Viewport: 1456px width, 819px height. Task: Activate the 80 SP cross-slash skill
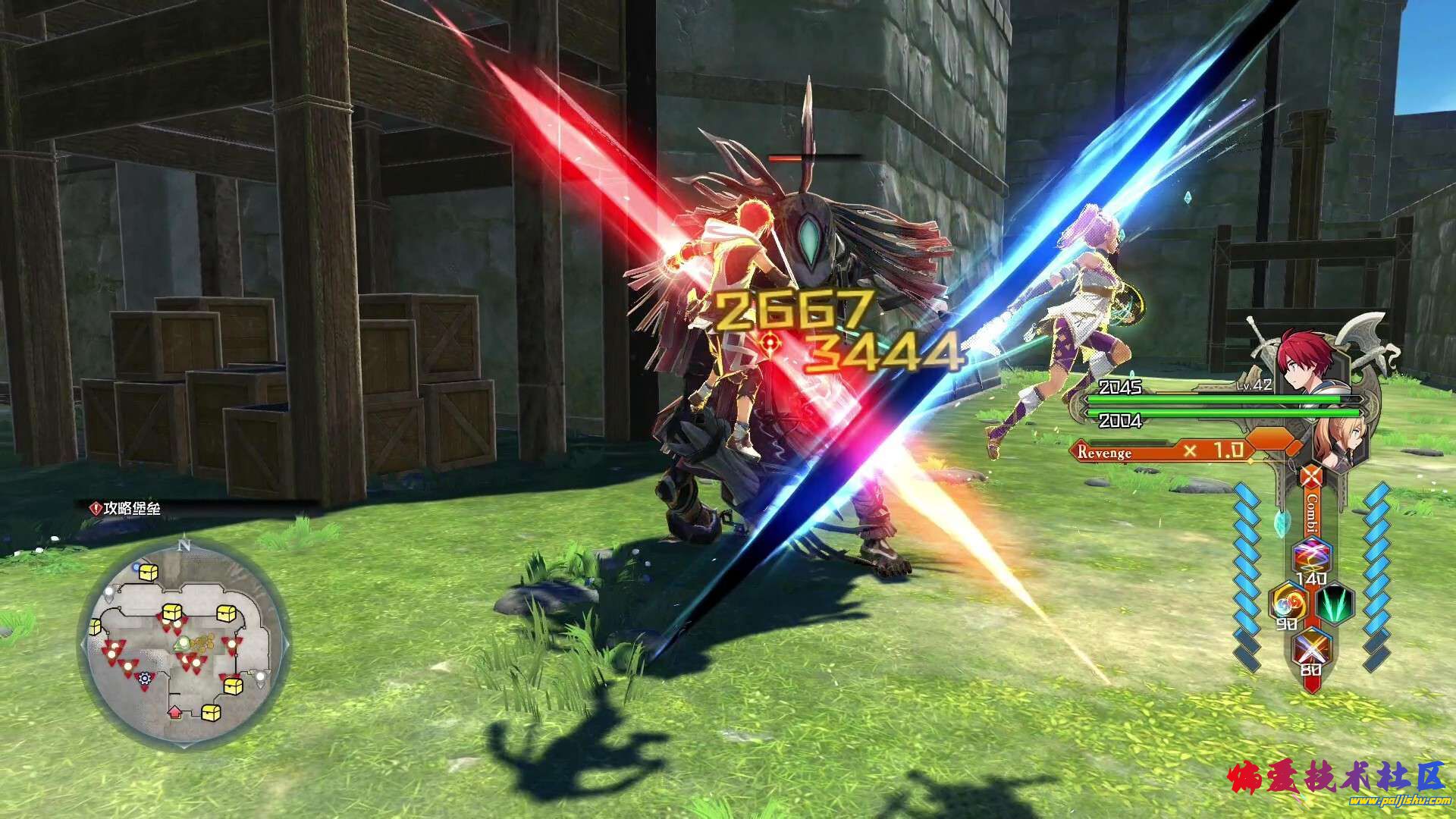(x=1310, y=649)
